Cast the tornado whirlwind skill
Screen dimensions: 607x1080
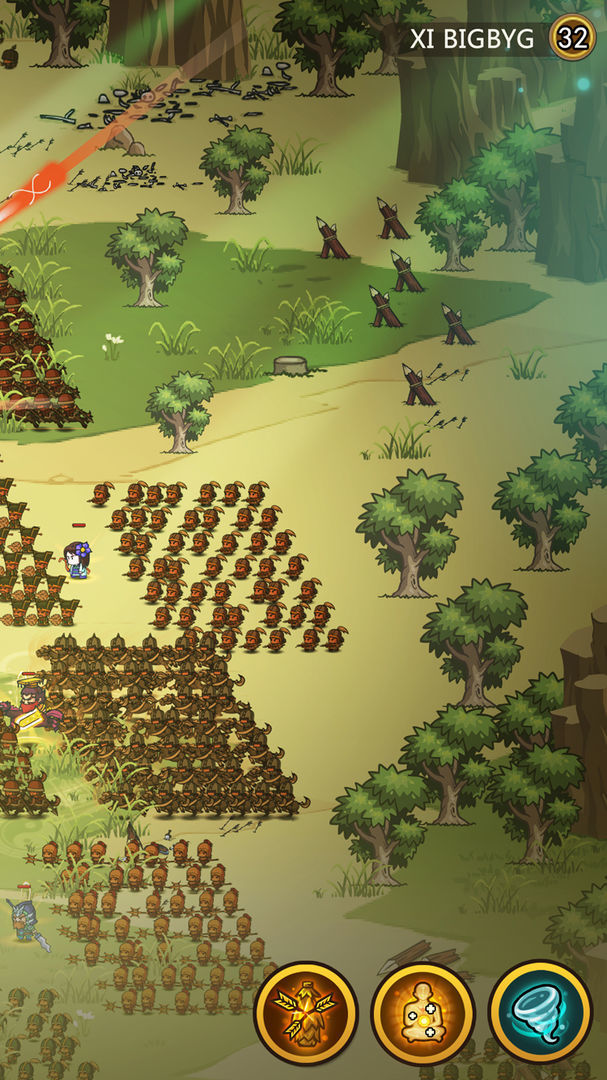(x=541, y=1012)
